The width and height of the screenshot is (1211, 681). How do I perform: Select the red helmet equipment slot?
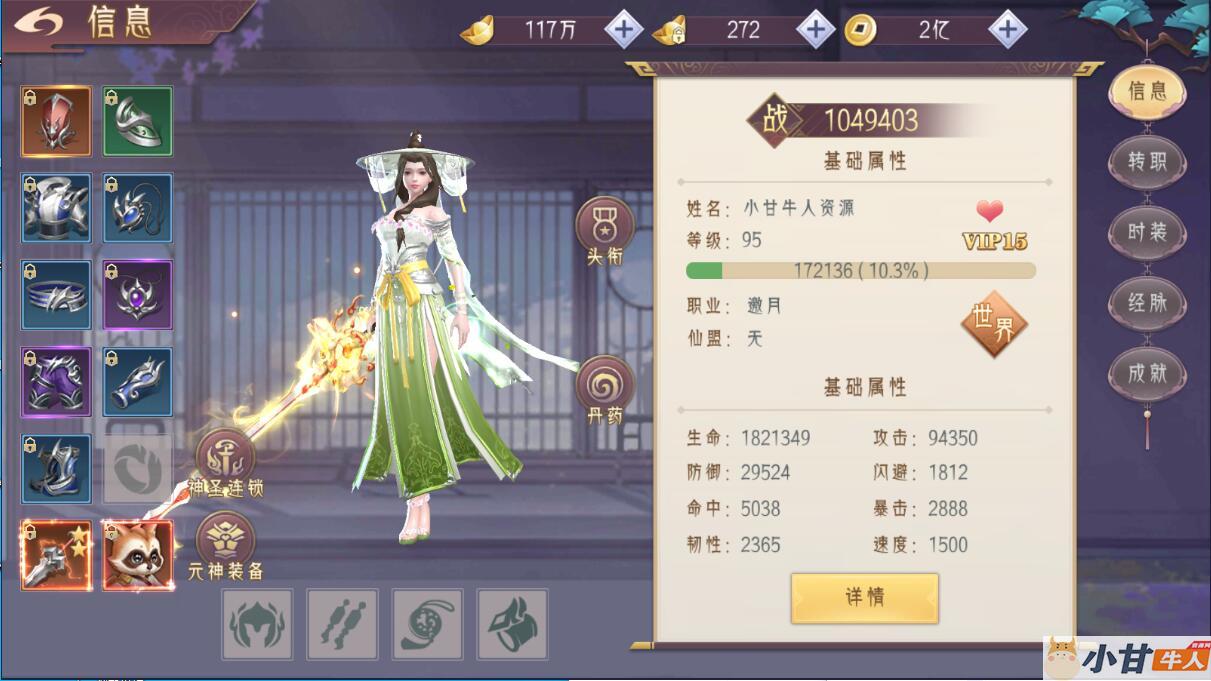[57, 121]
